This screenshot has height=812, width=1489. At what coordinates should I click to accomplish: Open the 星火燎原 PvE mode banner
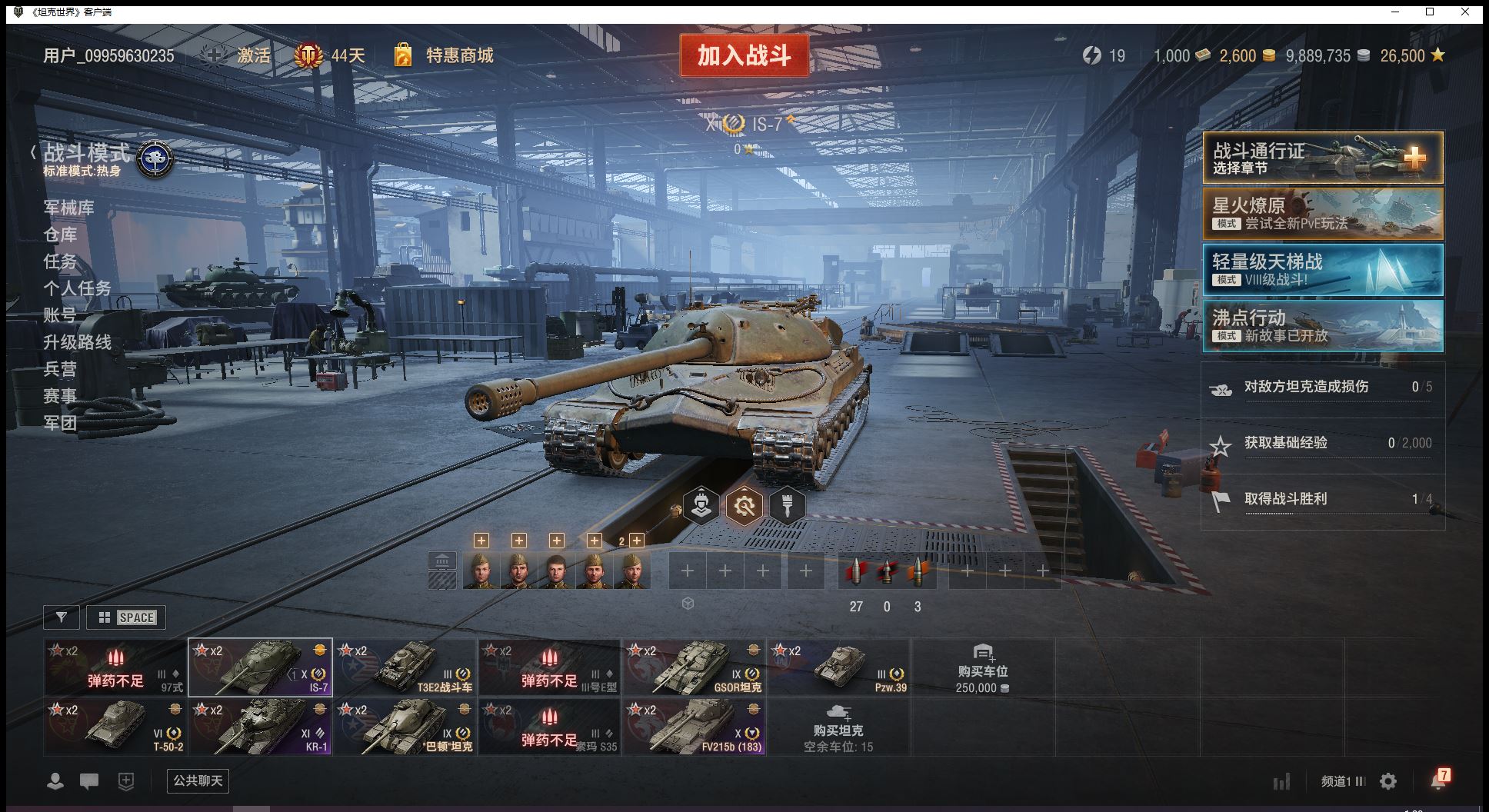point(1322,214)
